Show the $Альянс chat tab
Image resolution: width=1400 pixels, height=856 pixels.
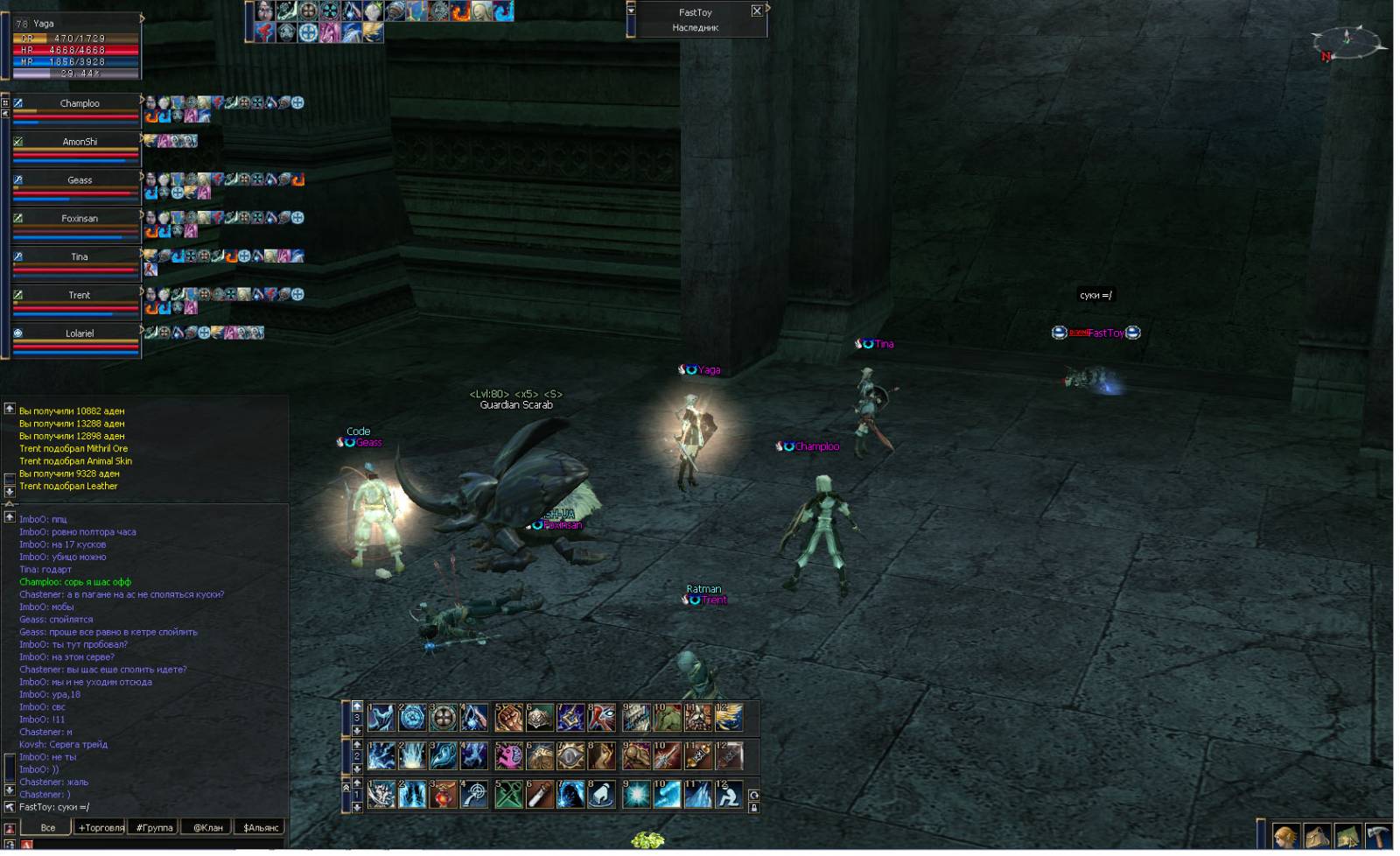261,827
